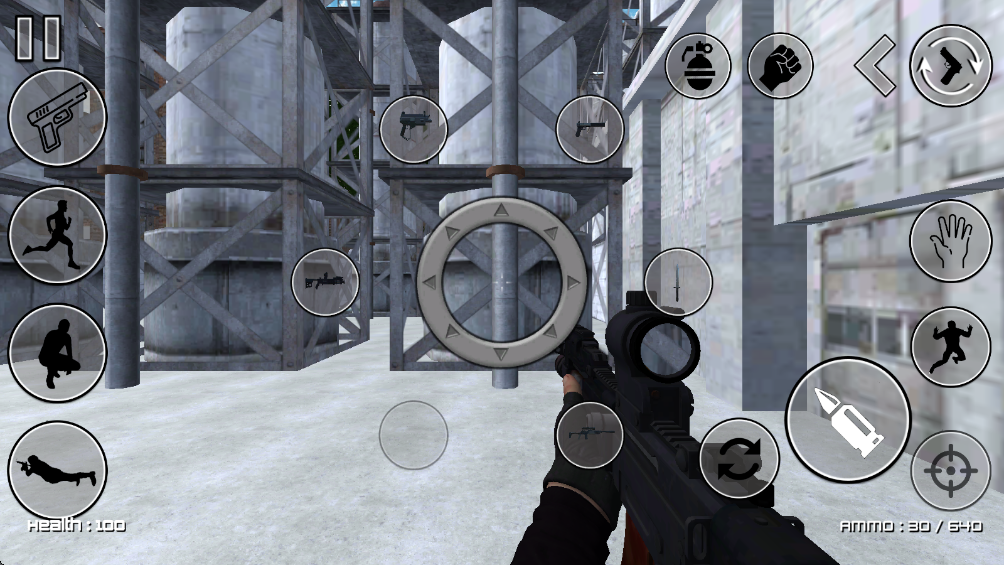This screenshot has width=1004, height=565.
Task: Toggle the crouch stance button
Action: [57, 353]
